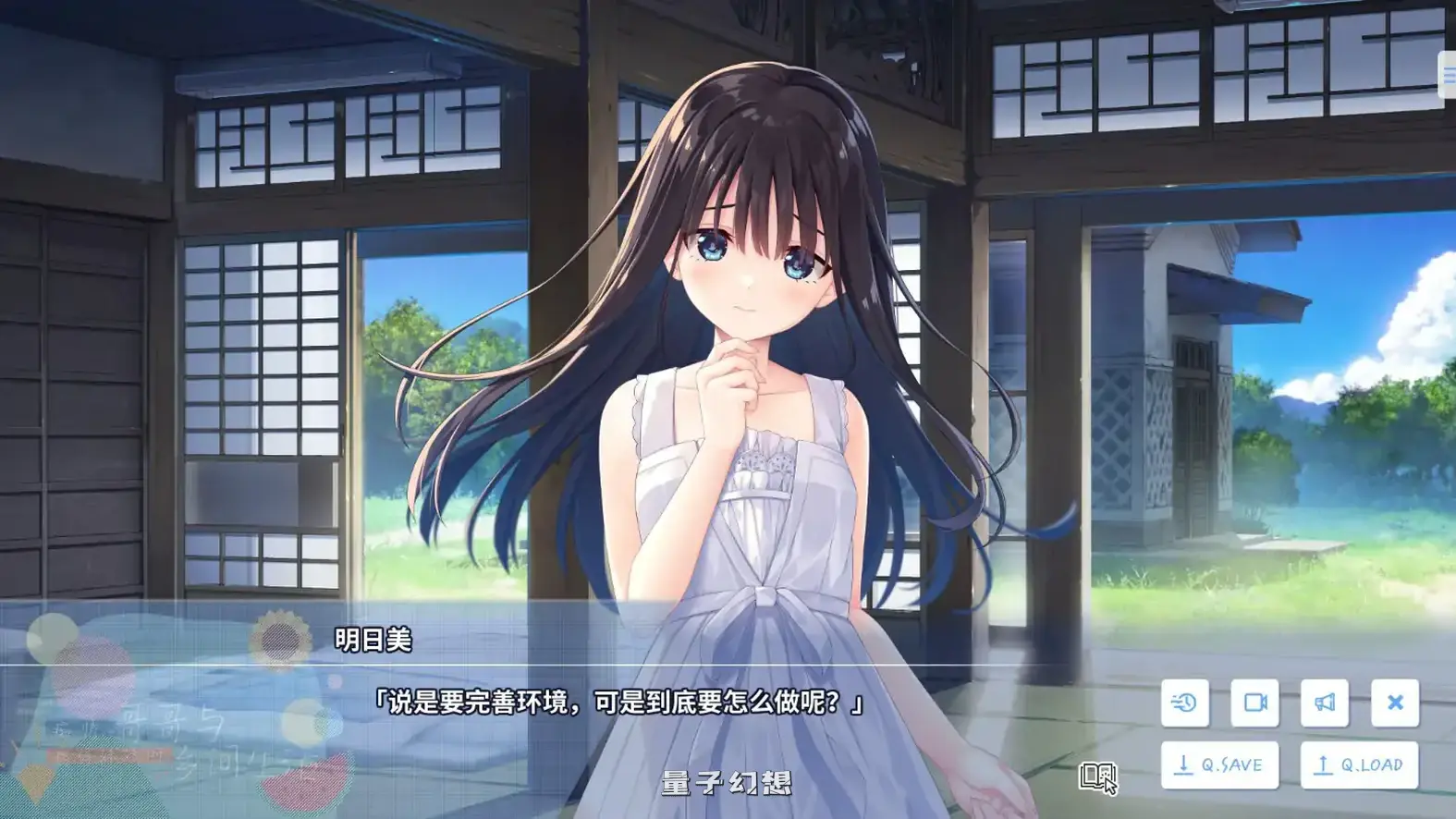Image resolution: width=1456 pixels, height=819 pixels.
Task: Toggle movie playback with the camera button
Action: pos(1255,703)
